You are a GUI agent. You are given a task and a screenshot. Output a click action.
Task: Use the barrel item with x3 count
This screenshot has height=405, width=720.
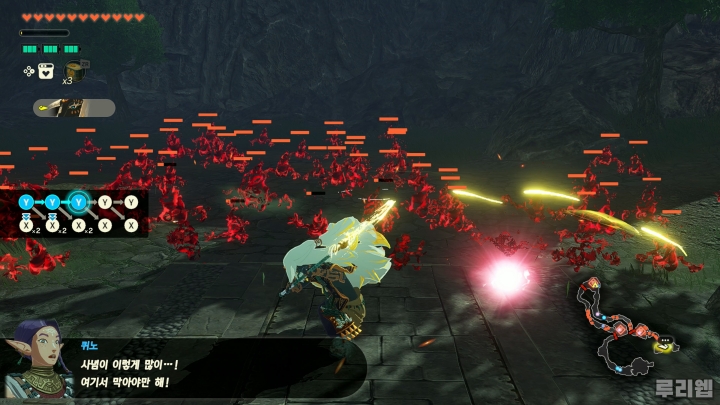click(73, 70)
